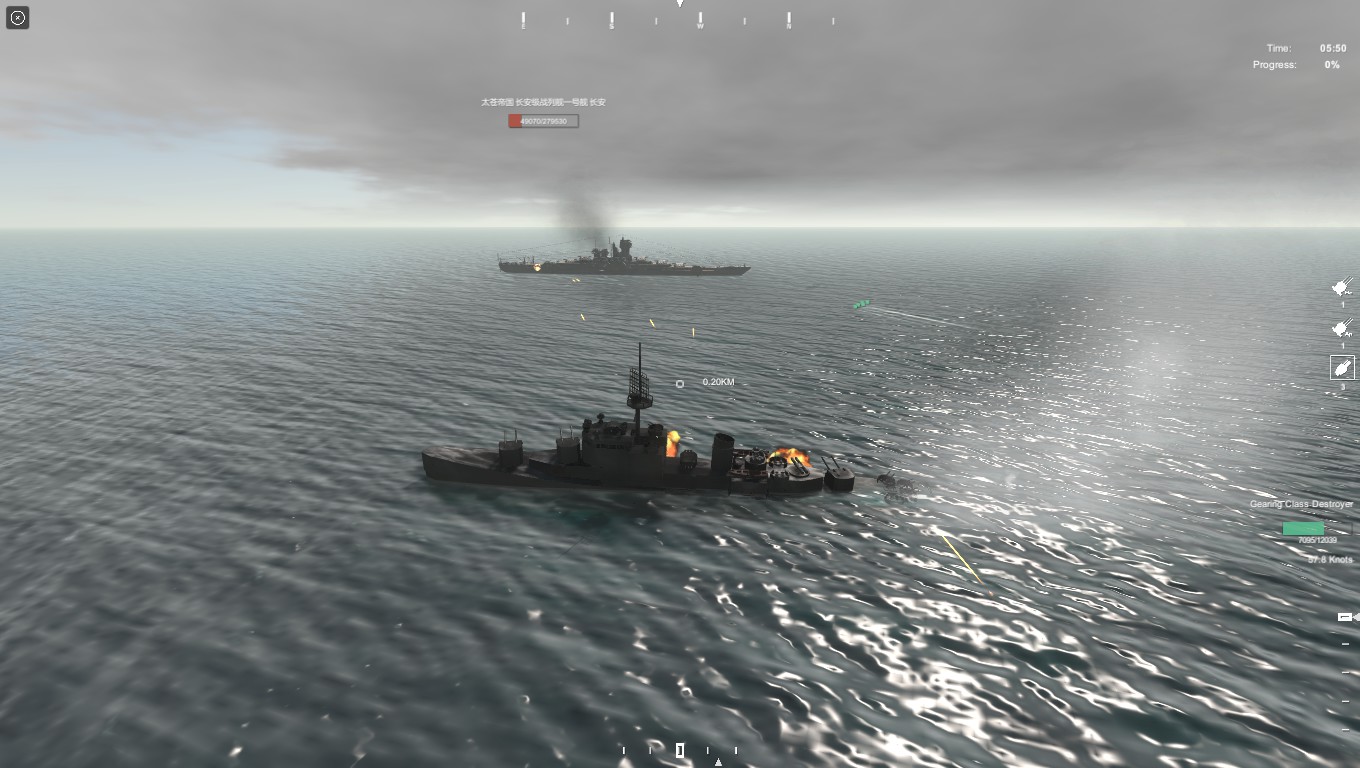Click the exit icon in the top-left corner
This screenshot has width=1360, height=768.
(17, 17)
